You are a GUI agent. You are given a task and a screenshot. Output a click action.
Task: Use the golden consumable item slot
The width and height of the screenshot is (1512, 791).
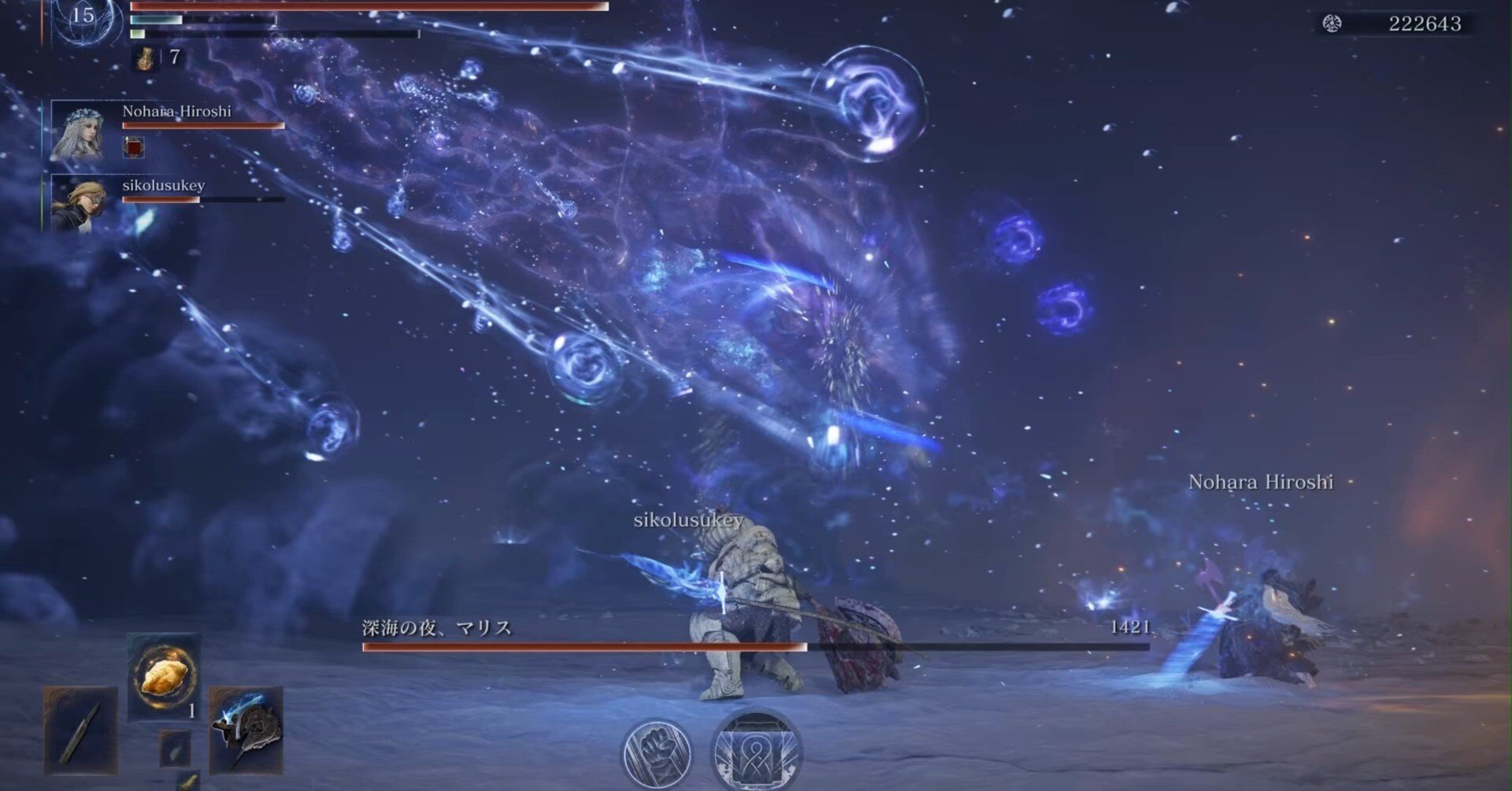tap(164, 677)
